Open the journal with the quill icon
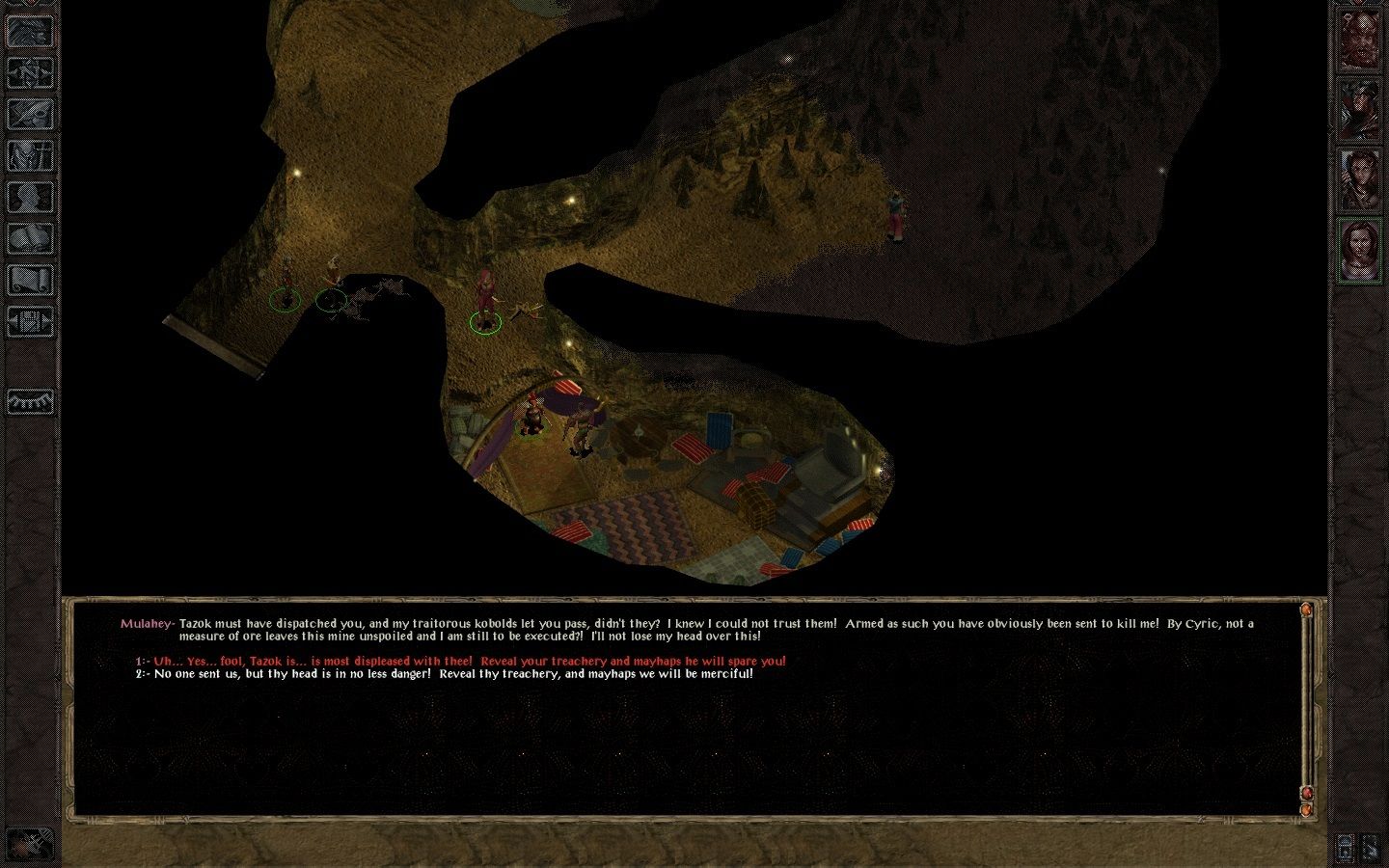This screenshot has height=868, width=1389. pos(31,115)
